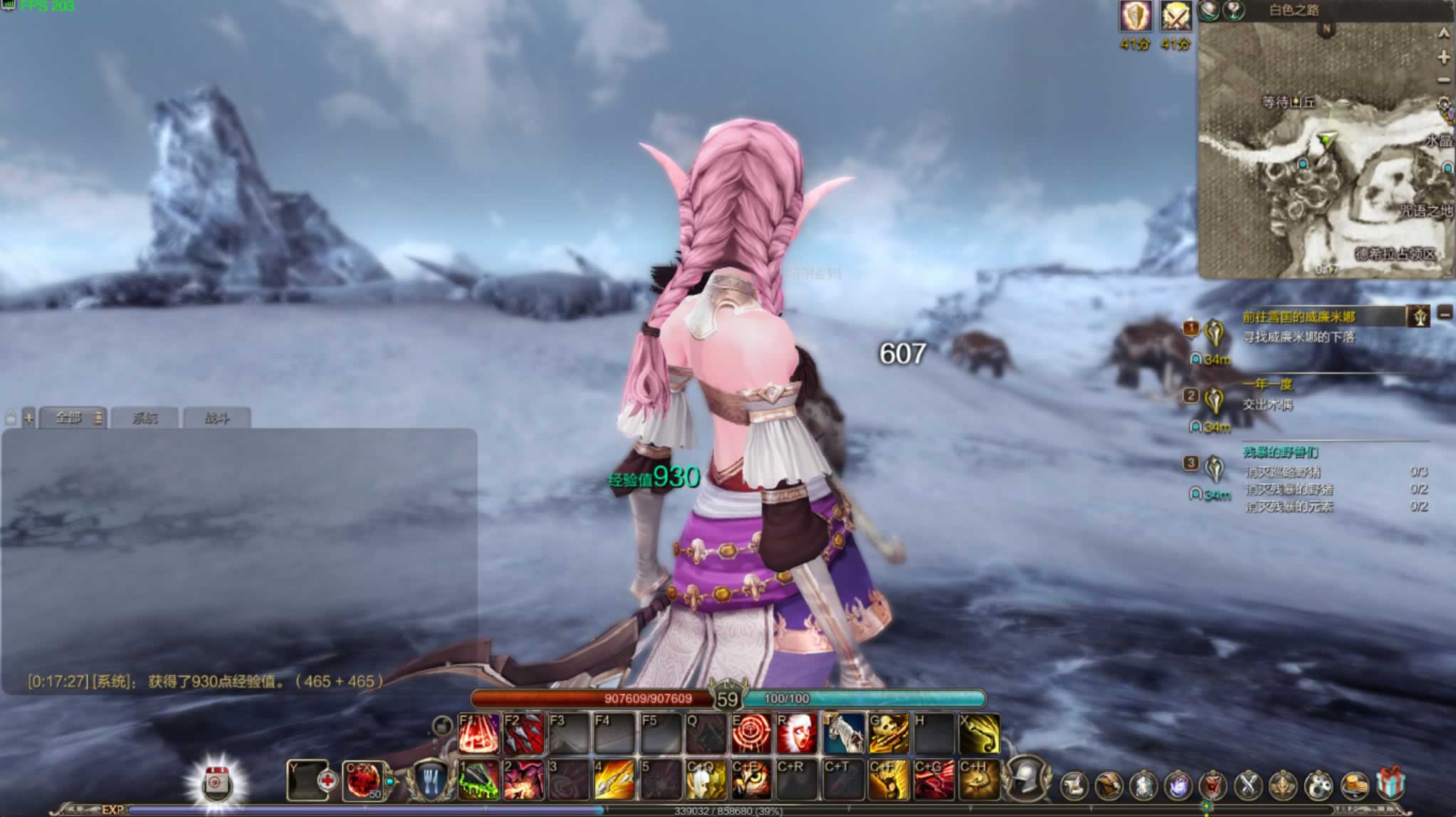Use the golden spear skill in slot 4
Screen dimensions: 1456x817
coord(614,780)
